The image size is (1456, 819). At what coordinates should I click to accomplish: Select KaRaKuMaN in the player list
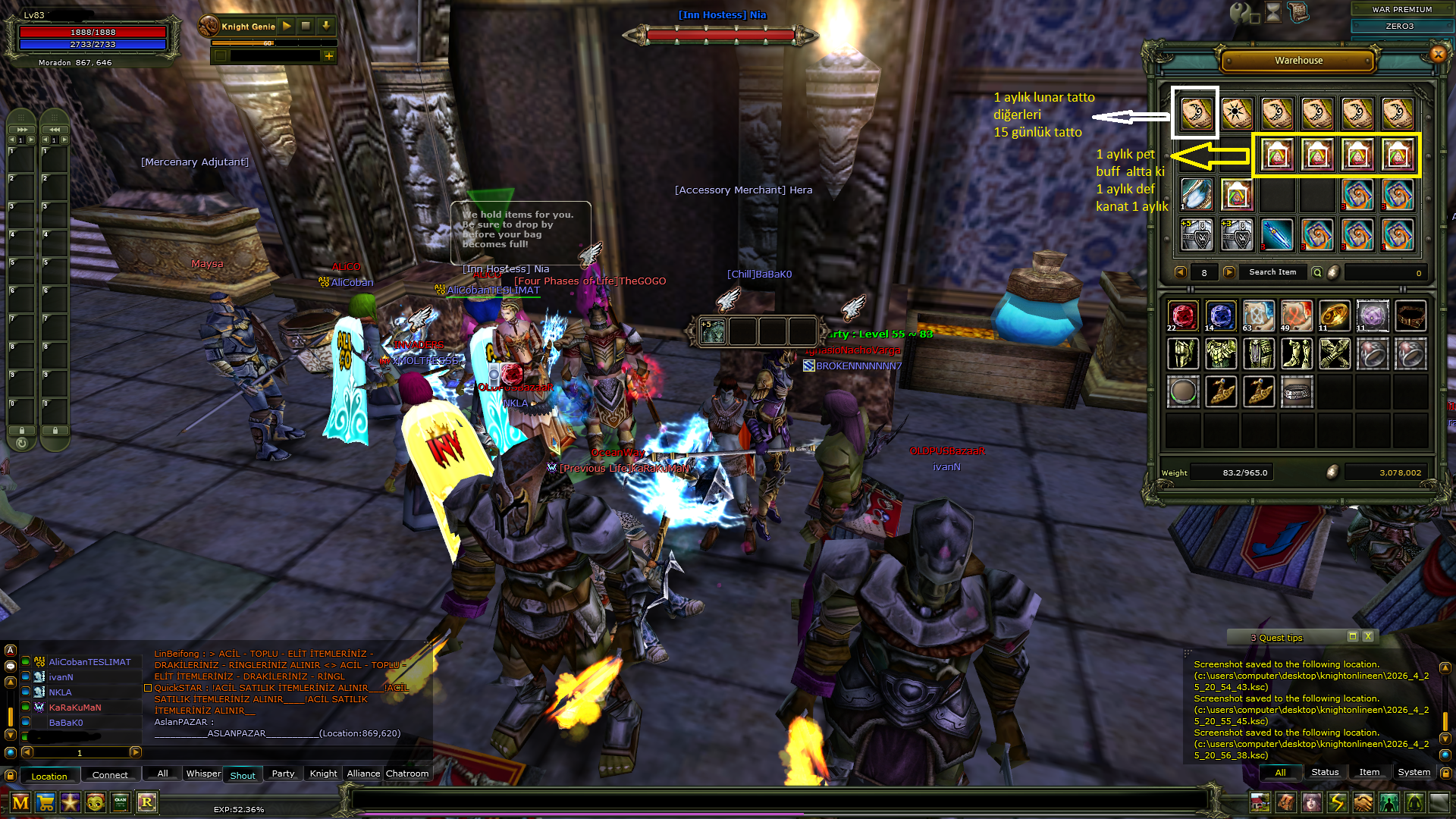75,708
